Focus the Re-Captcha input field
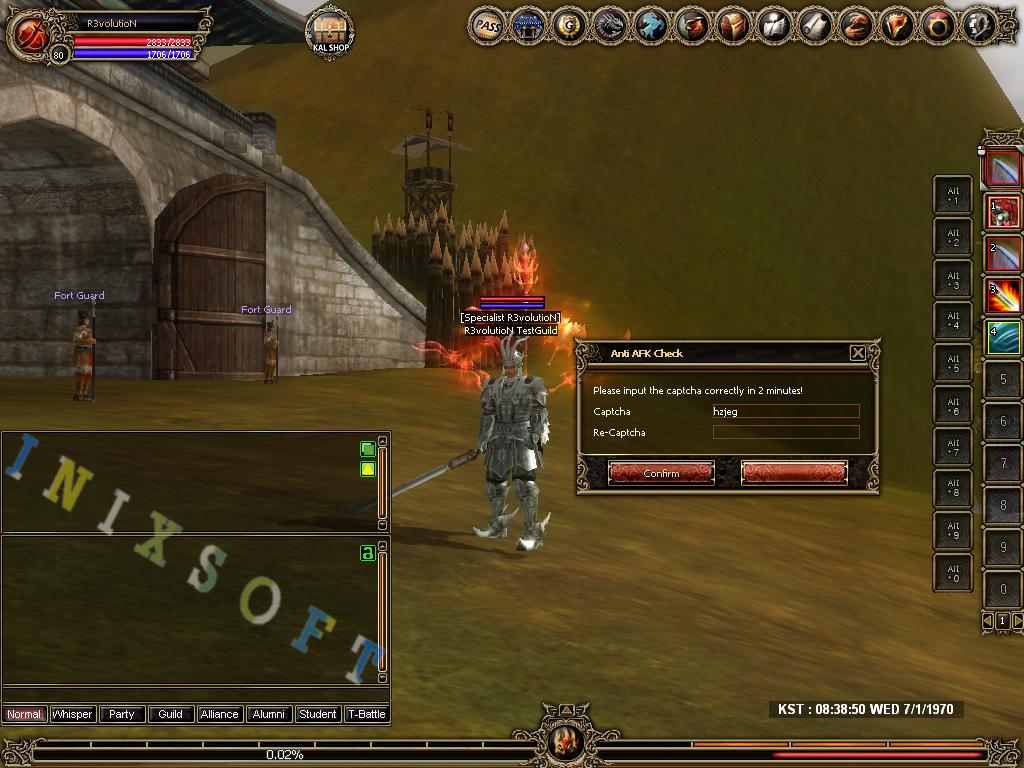The height and width of the screenshot is (768, 1024). click(785, 432)
